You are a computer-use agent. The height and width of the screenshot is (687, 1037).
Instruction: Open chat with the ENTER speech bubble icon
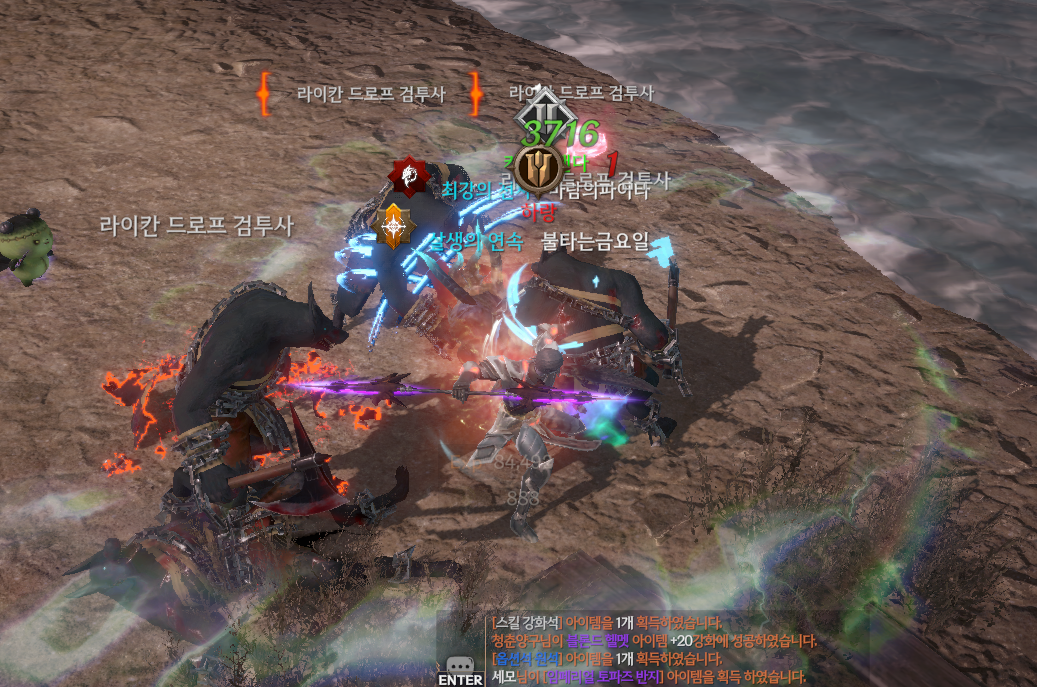[459, 667]
